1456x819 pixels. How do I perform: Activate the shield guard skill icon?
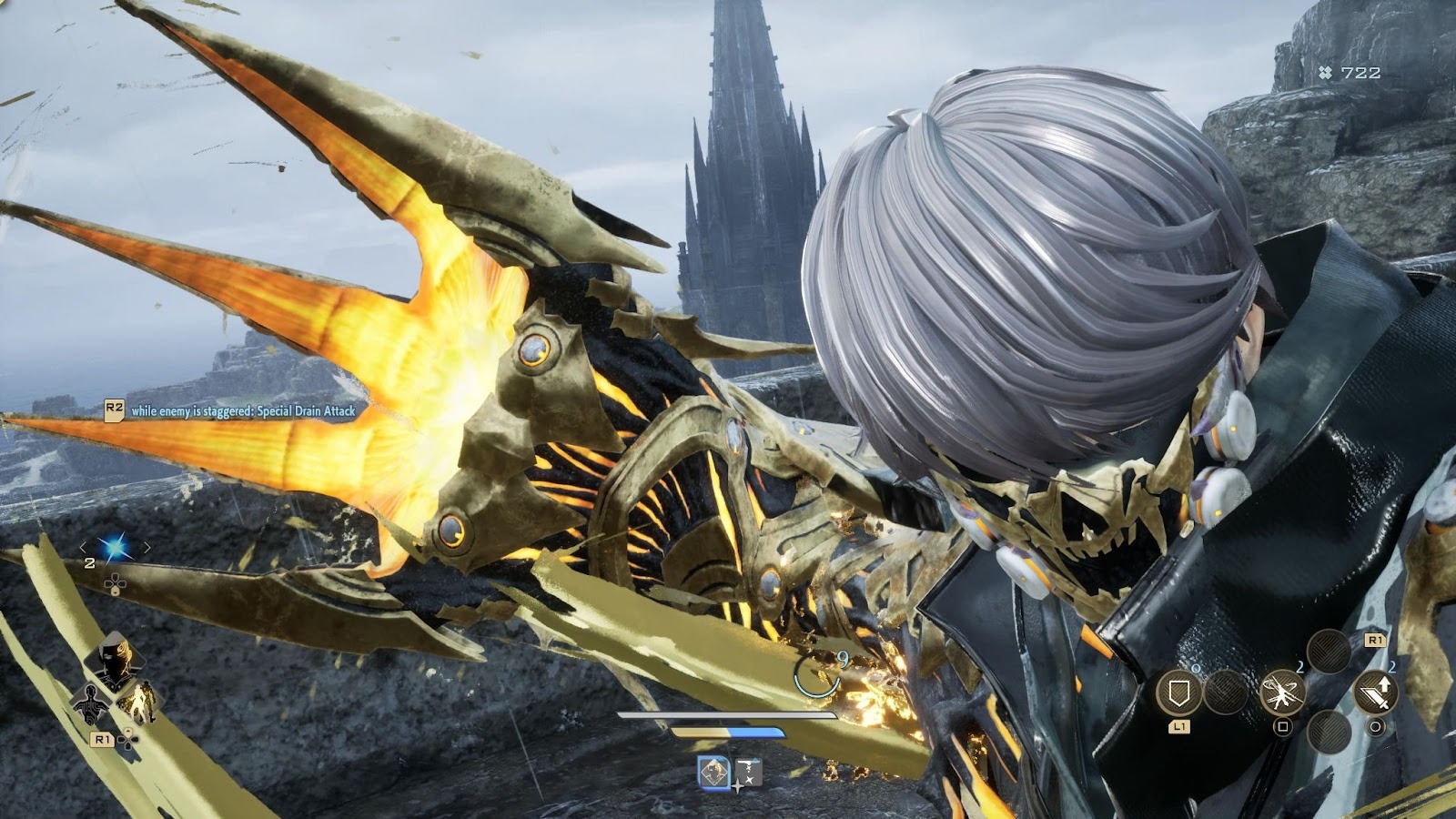pos(1179,693)
